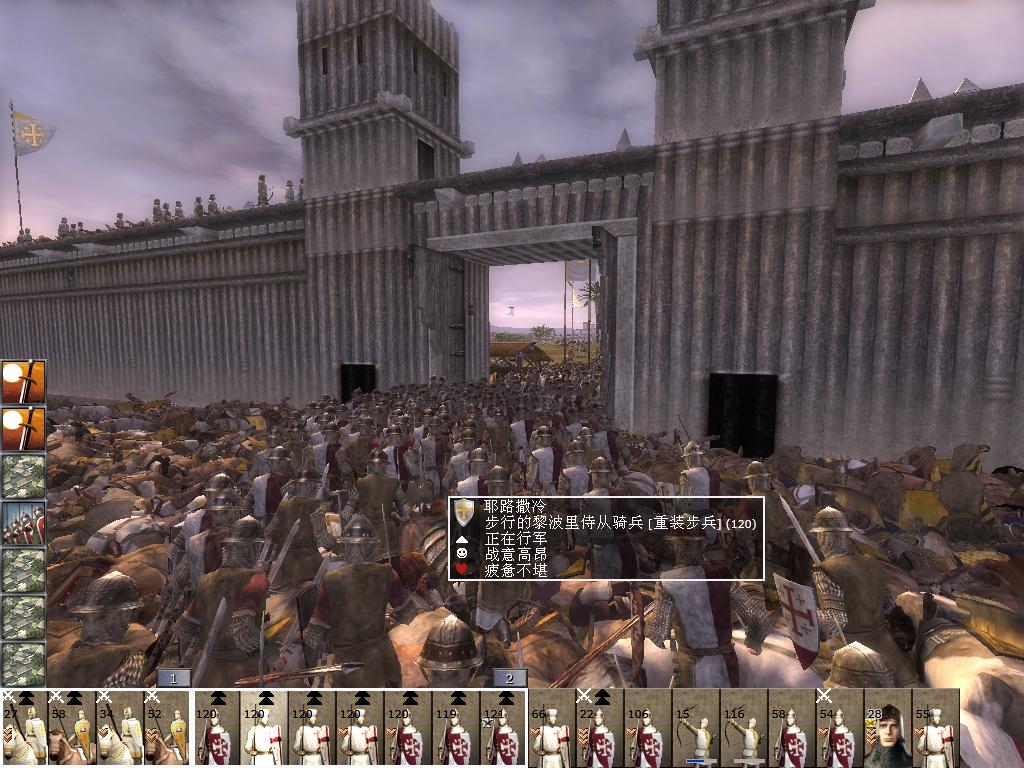Choose the archer unit card with 116 men
1024x768 pixels.
click(743, 728)
